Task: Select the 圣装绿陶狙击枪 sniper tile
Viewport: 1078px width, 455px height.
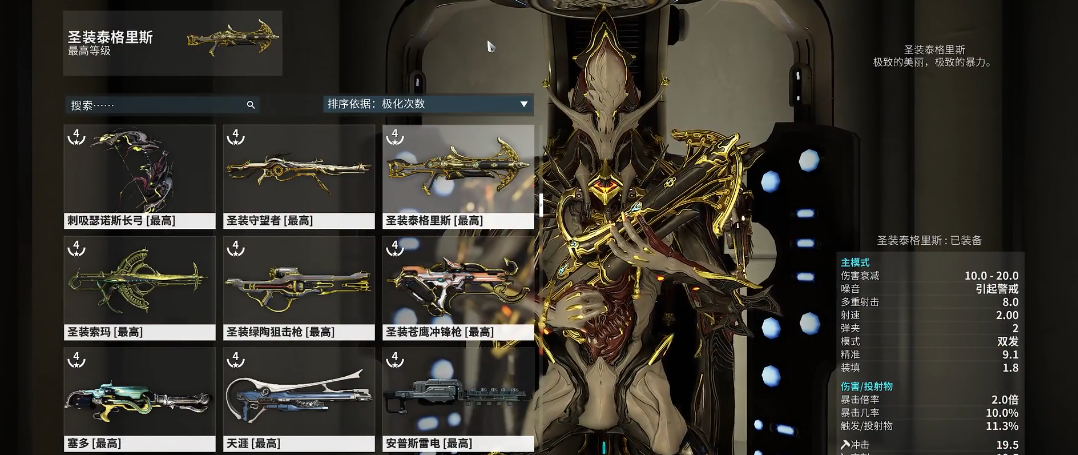Action: (x=299, y=287)
